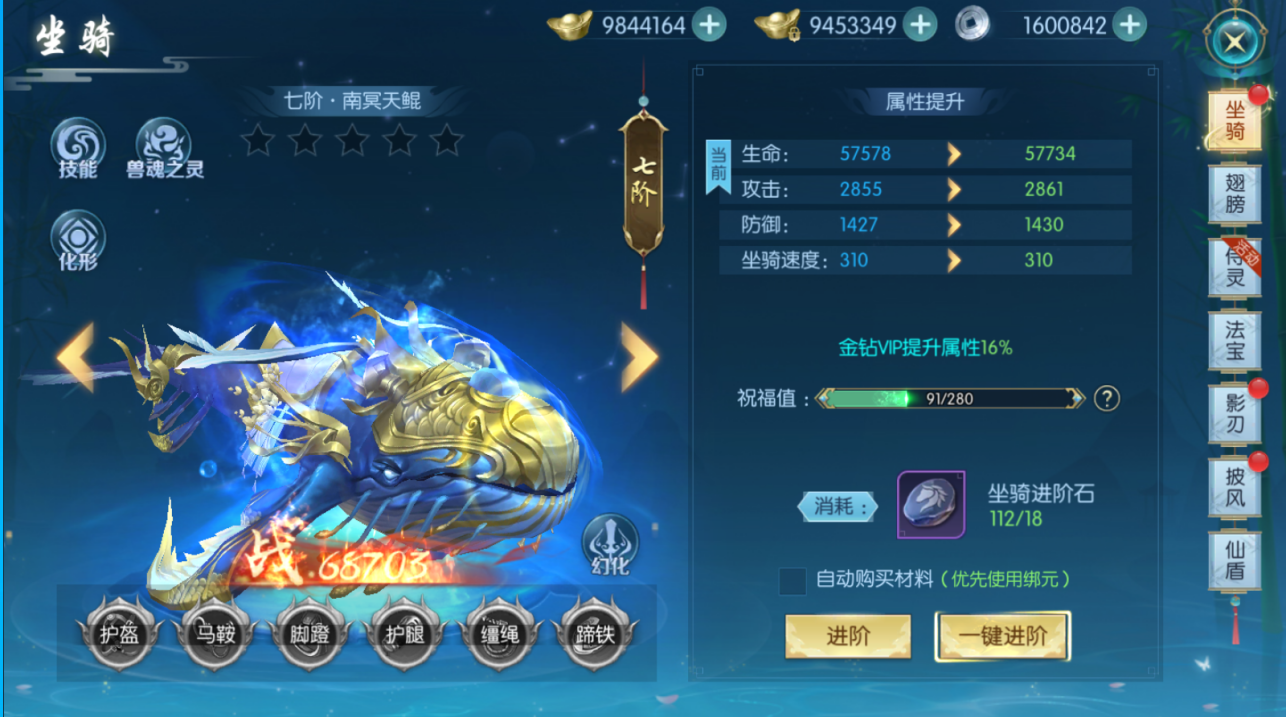The width and height of the screenshot is (1286, 717).
Task: Open the 兽魂之灵 beast soul icon
Action: coord(164,146)
